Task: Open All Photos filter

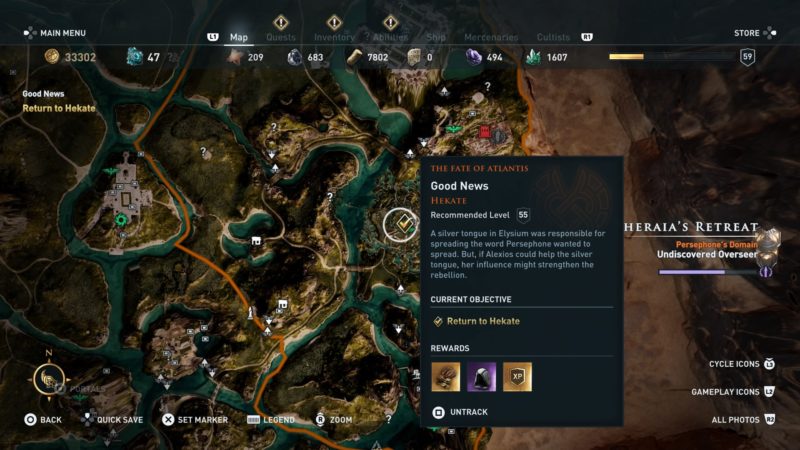Action: pyautogui.click(x=736, y=420)
